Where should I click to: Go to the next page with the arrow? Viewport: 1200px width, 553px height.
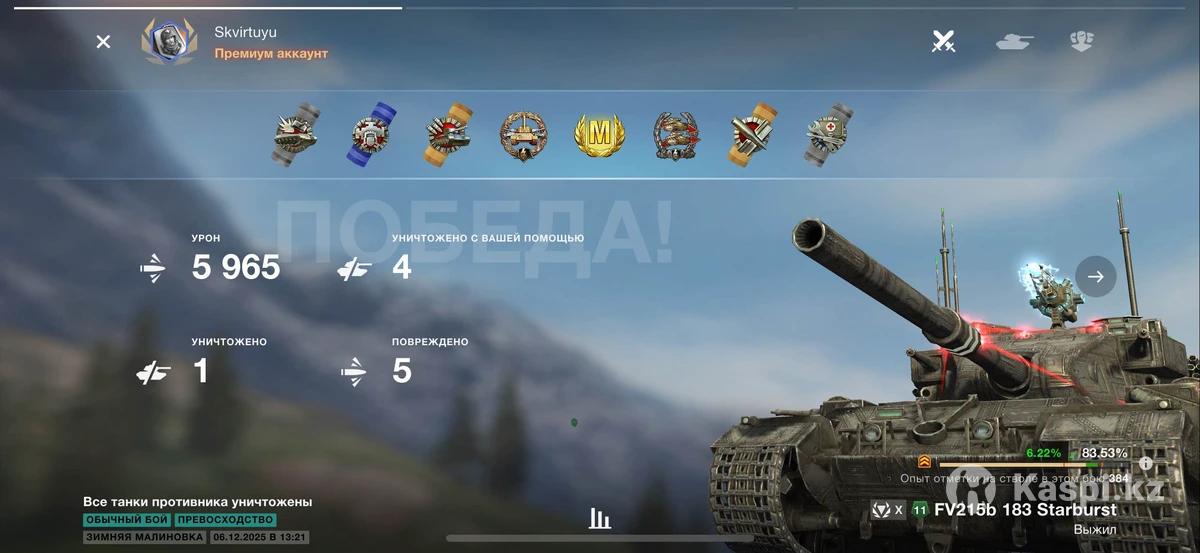click(1096, 277)
